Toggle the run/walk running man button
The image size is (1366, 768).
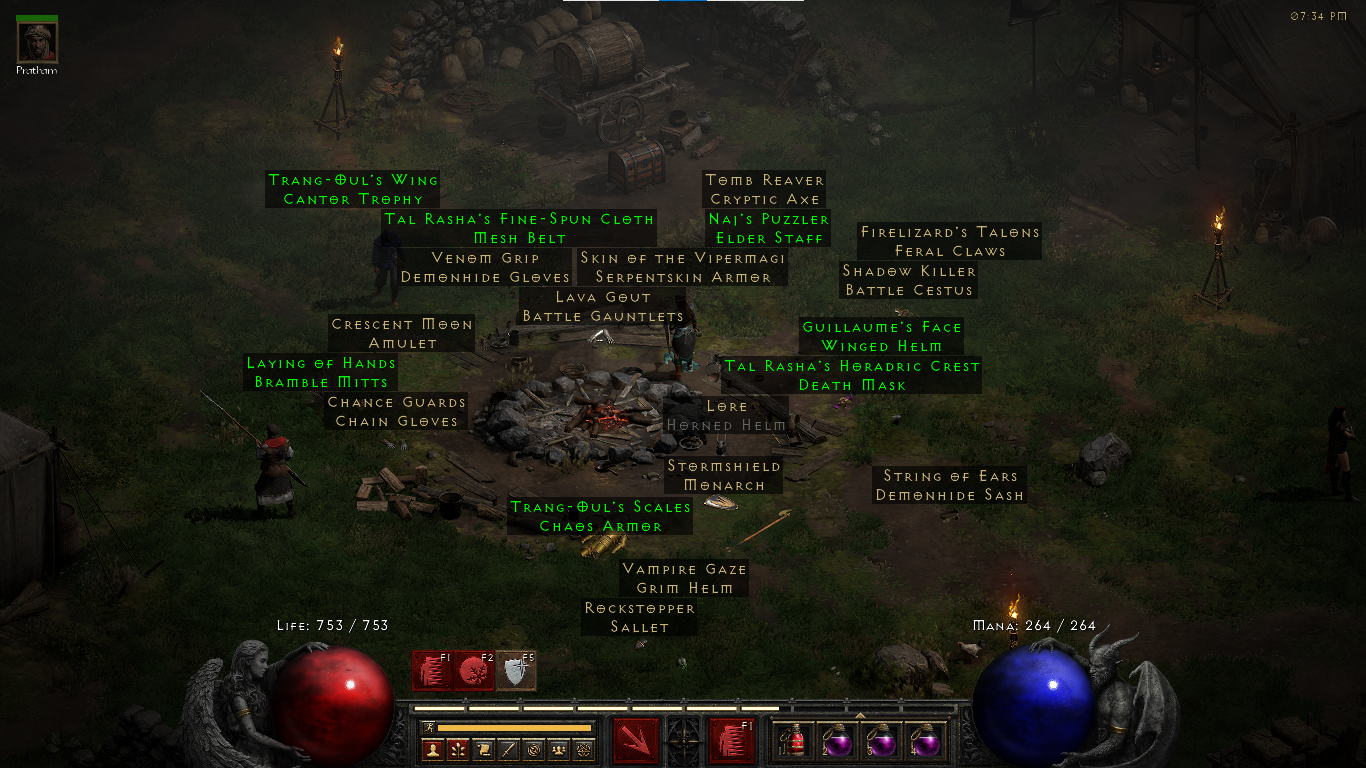pyautogui.click(x=428, y=727)
